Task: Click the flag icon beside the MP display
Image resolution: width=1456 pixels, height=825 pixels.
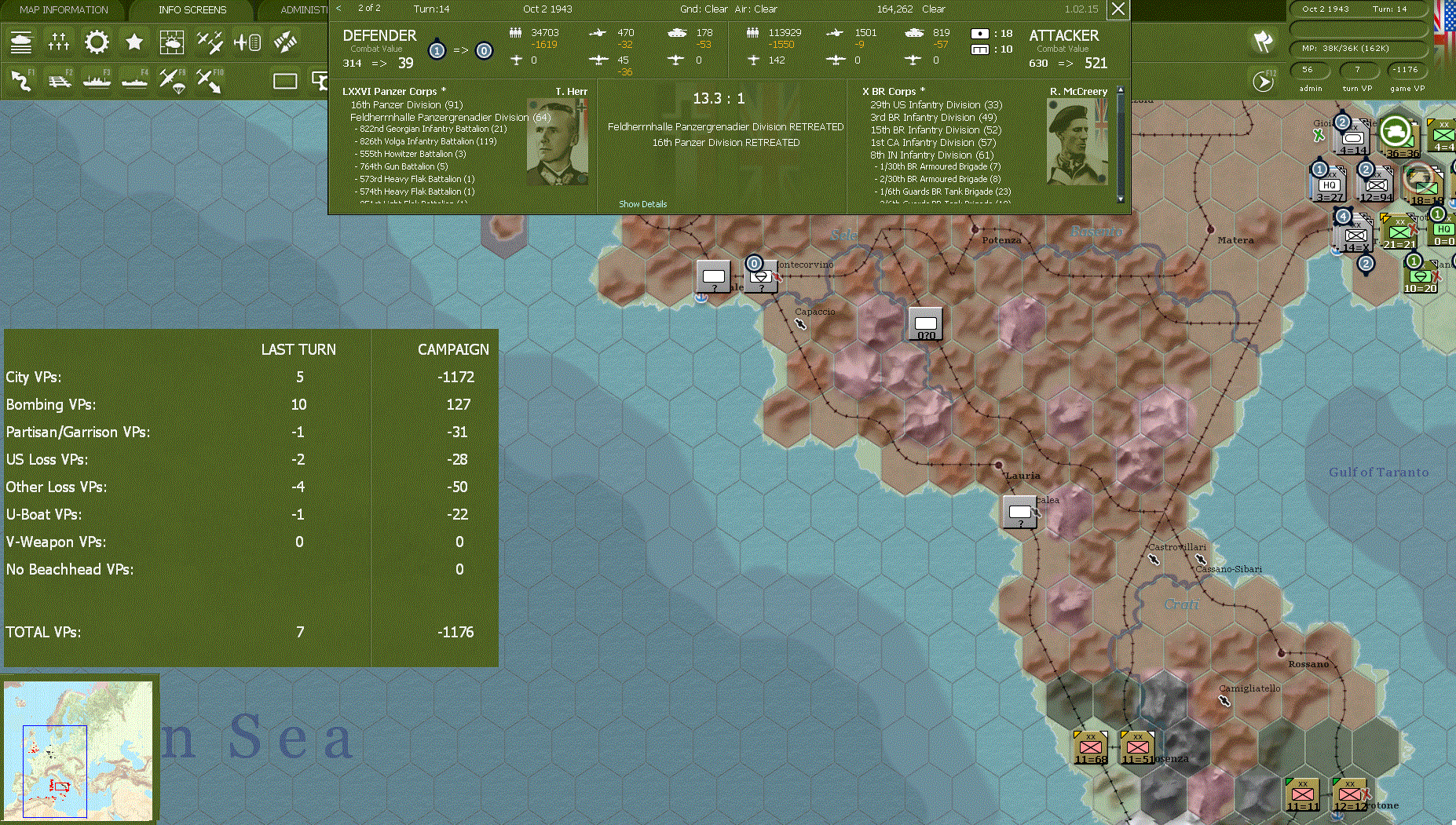Action: (x=1263, y=43)
